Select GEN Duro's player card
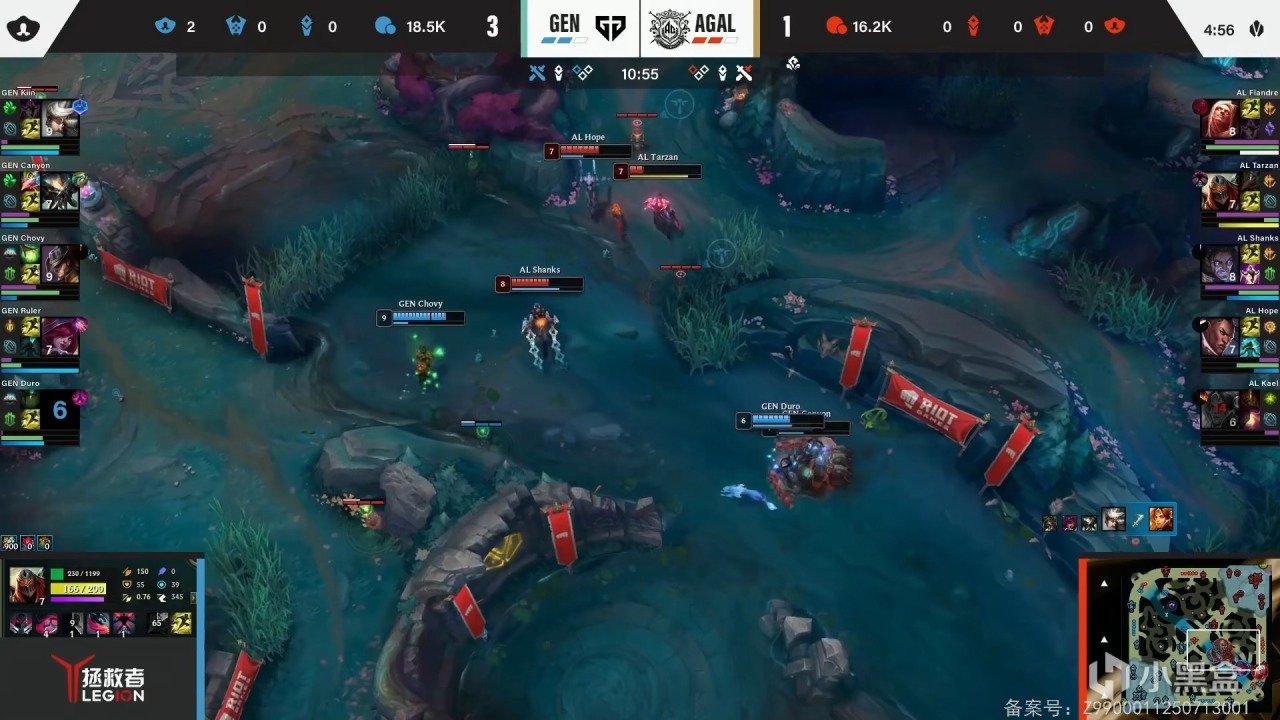Screen dimensions: 1280x720 [40, 412]
